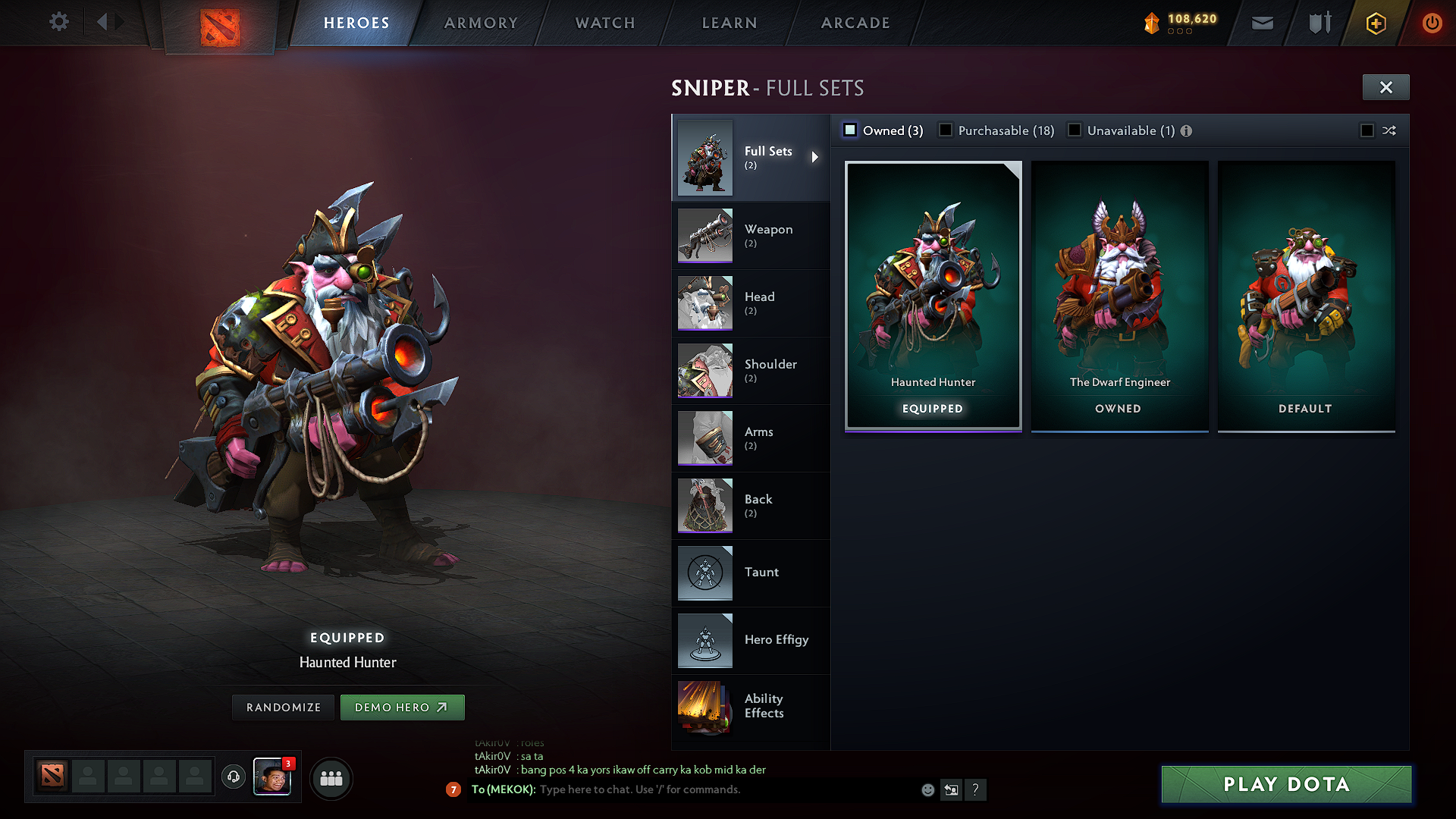This screenshot has width=1456, height=819.
Task: Select the Head category icon
Action: [704, 303]
